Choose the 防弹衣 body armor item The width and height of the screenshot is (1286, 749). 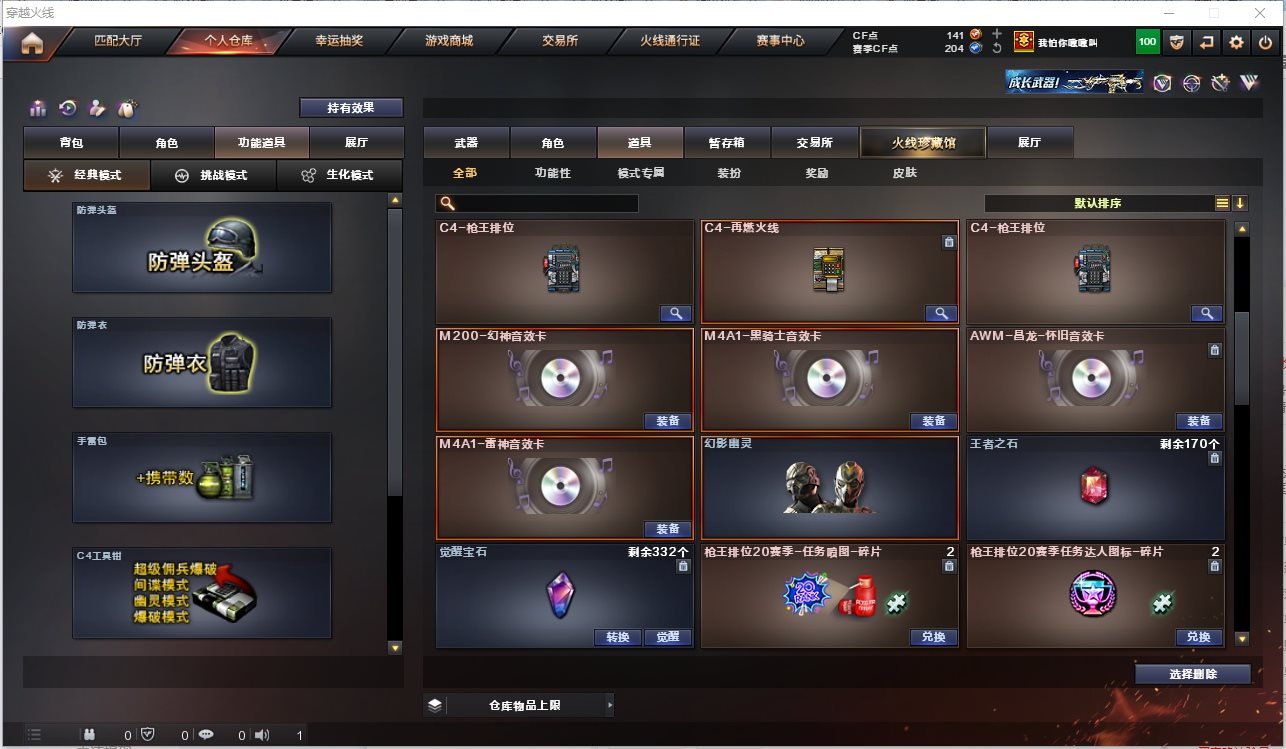click(201, 362)
